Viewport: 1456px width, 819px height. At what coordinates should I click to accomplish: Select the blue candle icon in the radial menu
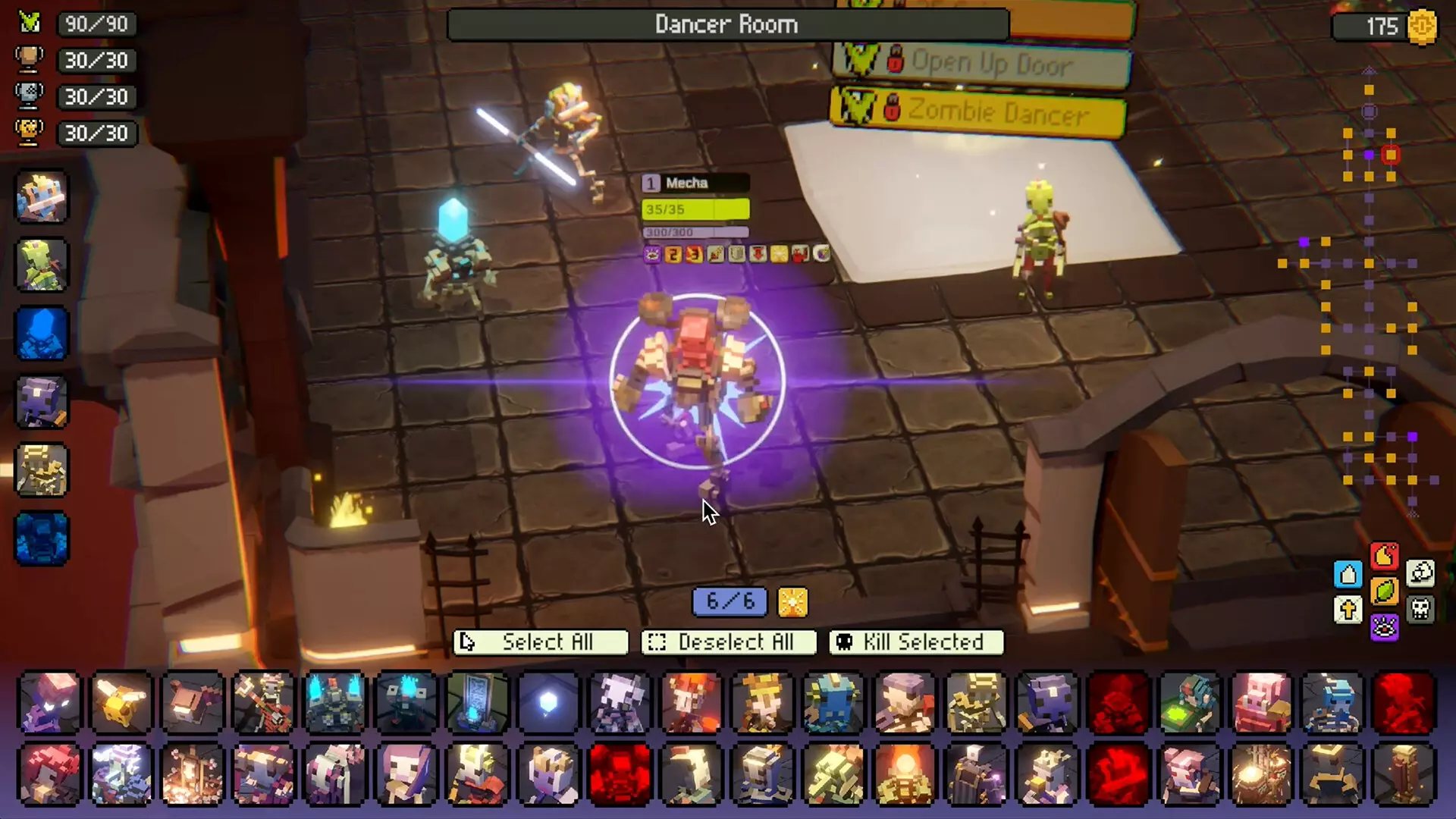[1348, 574]
